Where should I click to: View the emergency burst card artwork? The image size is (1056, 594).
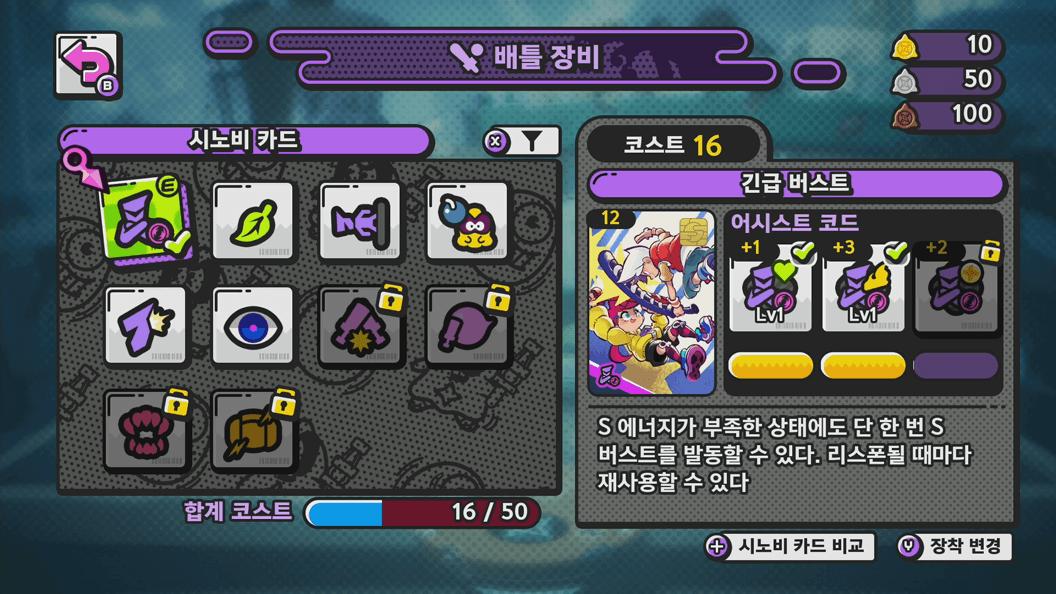click(x=651, y=302)
